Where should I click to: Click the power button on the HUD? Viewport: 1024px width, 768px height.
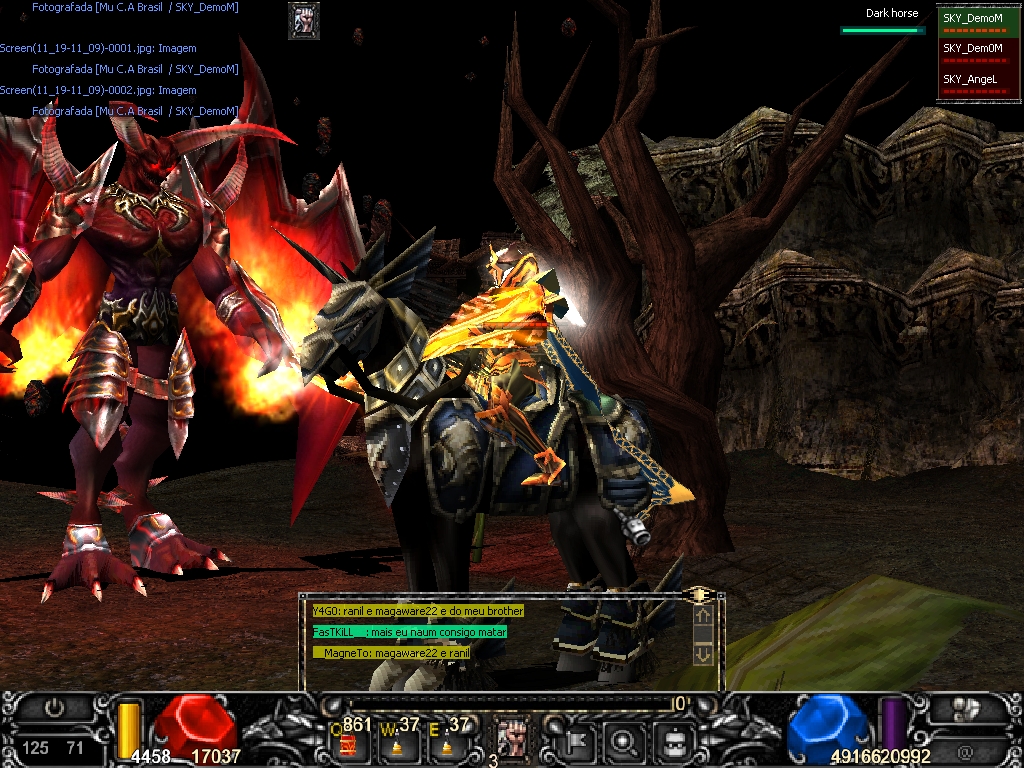click(x=54, y=708)
